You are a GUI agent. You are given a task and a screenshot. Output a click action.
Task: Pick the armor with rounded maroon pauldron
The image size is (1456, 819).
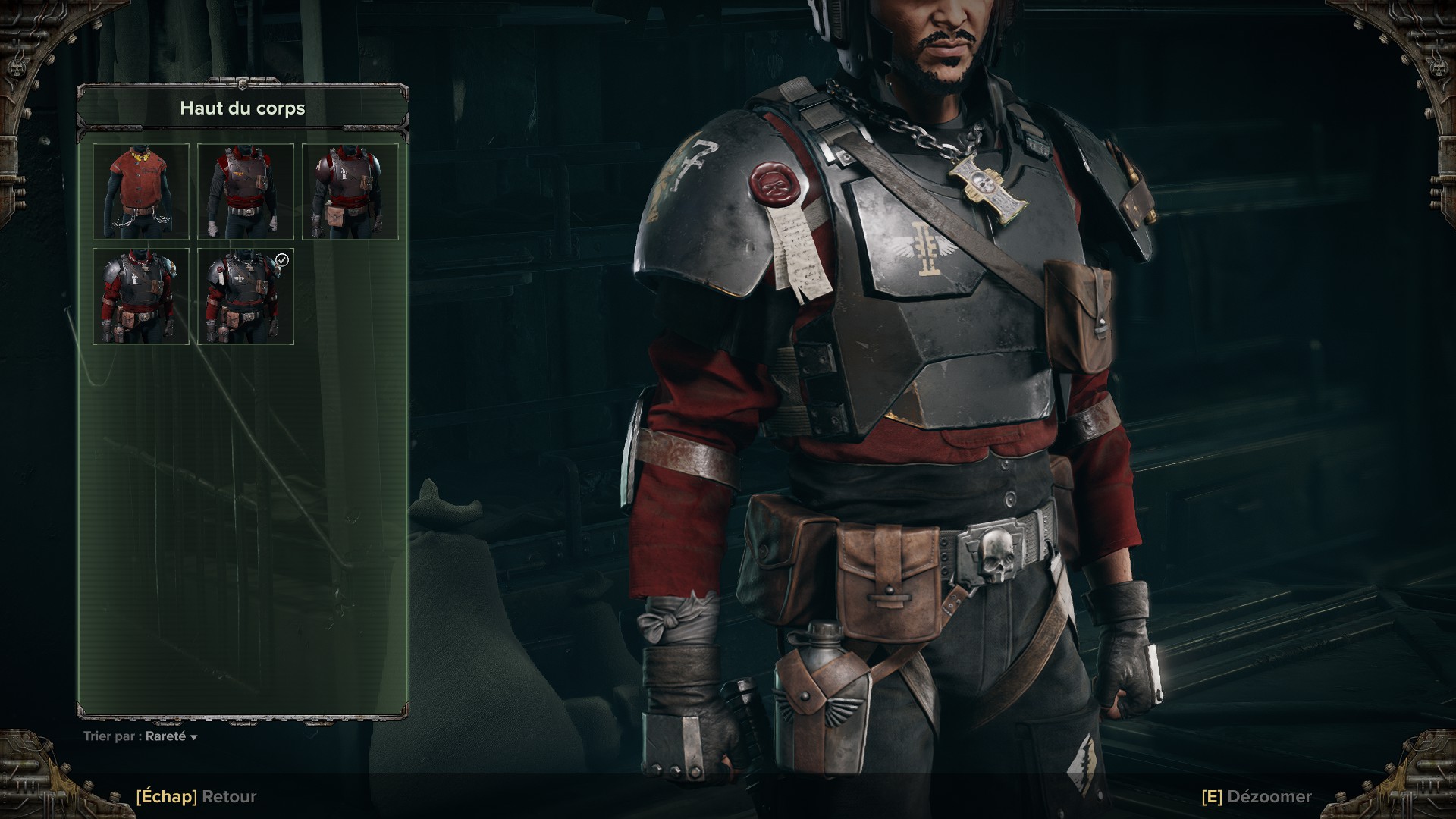point(350,192)
